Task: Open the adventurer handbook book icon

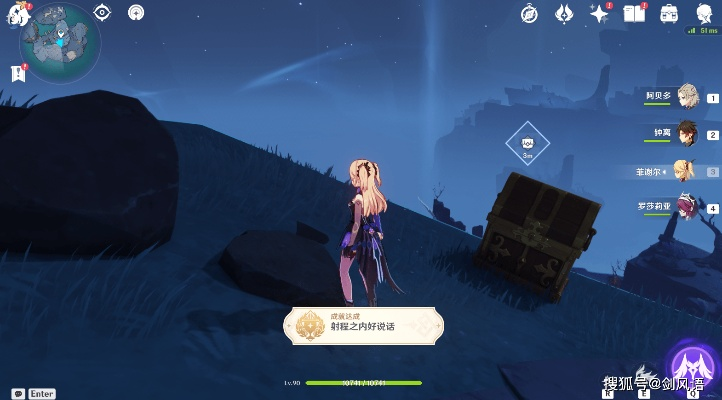Action: [633, 13]
